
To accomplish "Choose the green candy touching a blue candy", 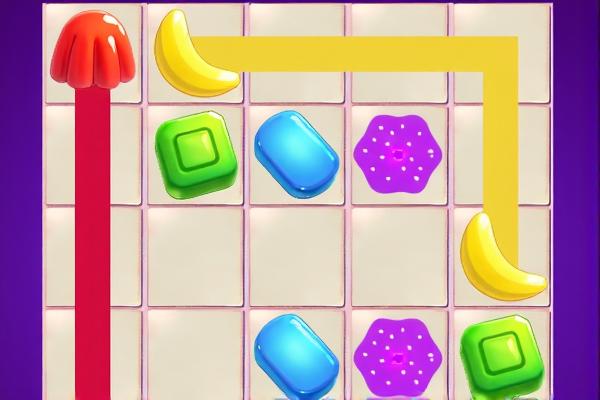I will pyautogui.click(x=195, y=152).
